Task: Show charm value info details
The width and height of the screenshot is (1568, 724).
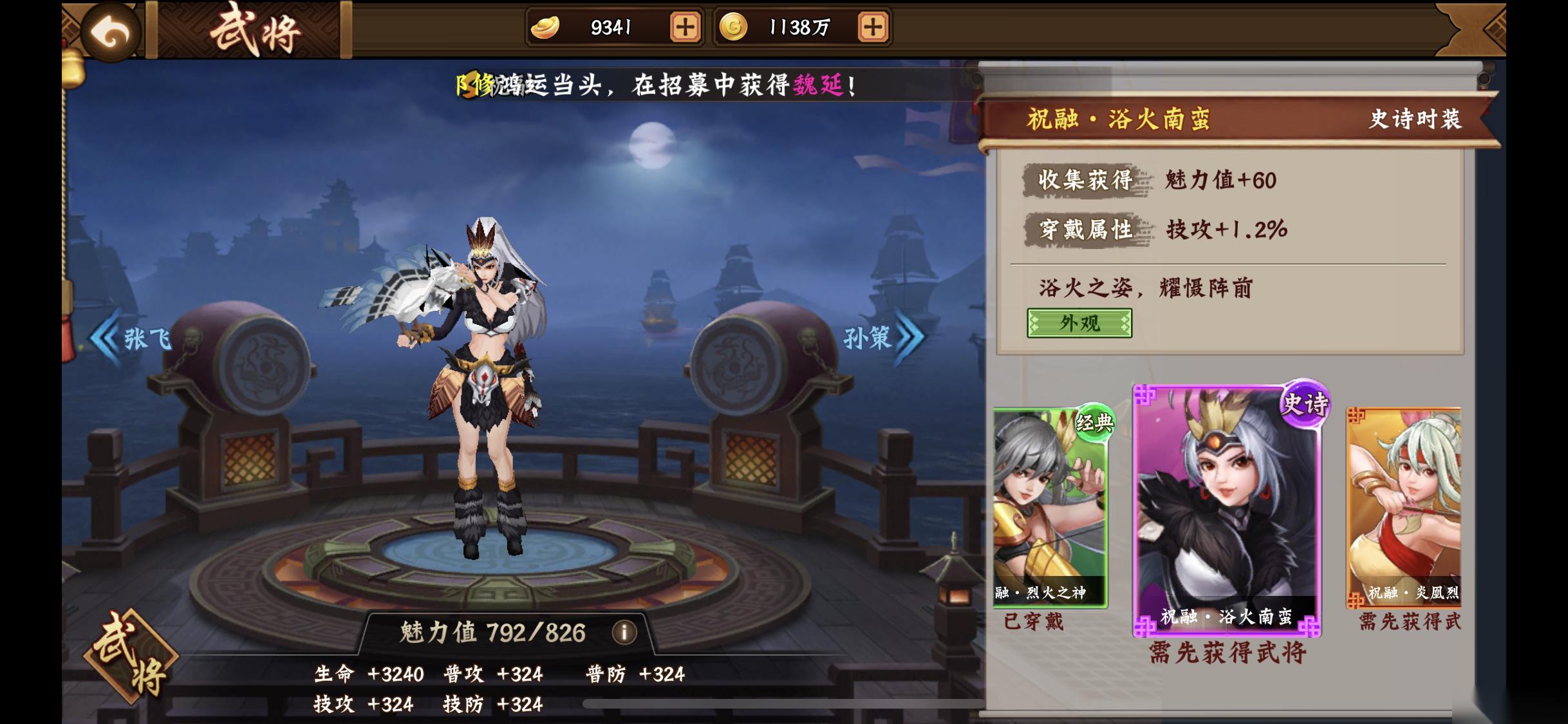Action: tap(624, 633)
